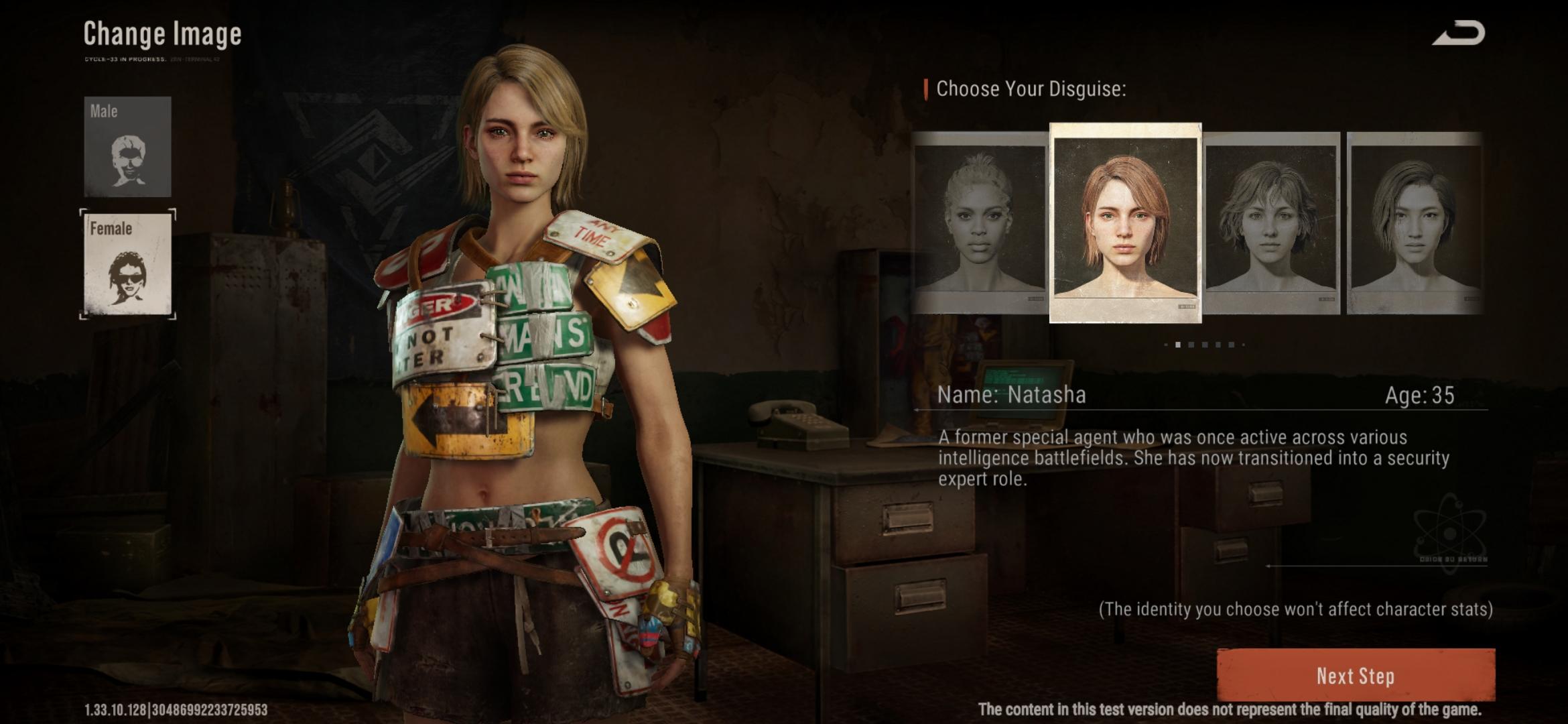Image resolution: width=1568 pixels, height=724 pixels.
Task: Go back using the return arrow
Action: coord(1459,34)
